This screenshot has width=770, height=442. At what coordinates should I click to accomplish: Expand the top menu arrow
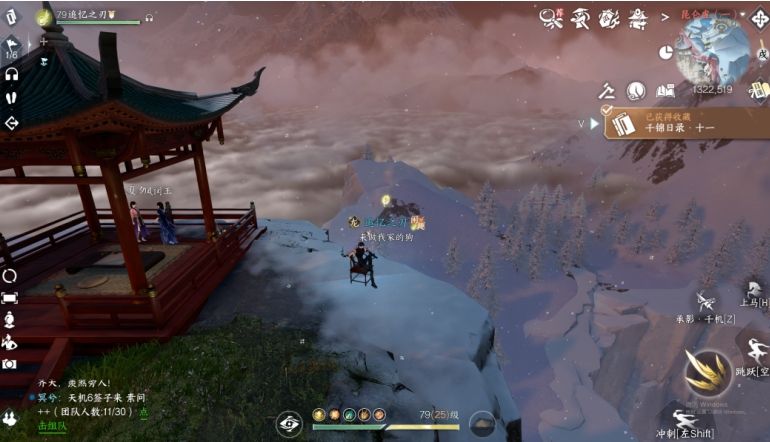665,17
